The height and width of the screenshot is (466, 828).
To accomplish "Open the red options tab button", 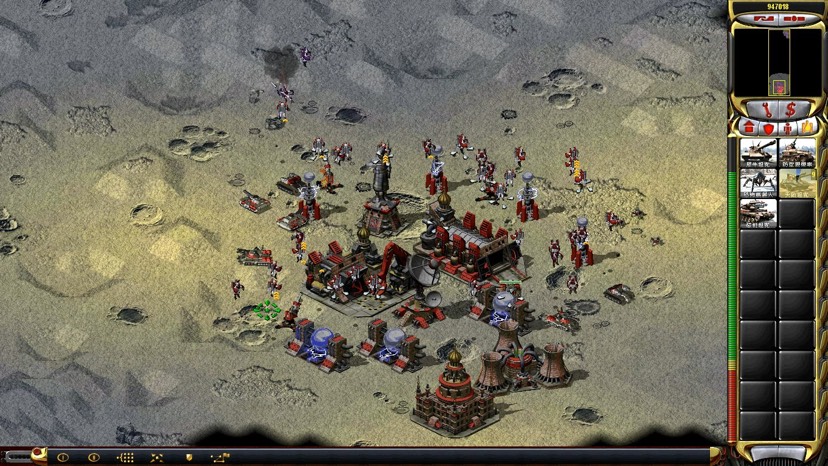I will point(38,456).
